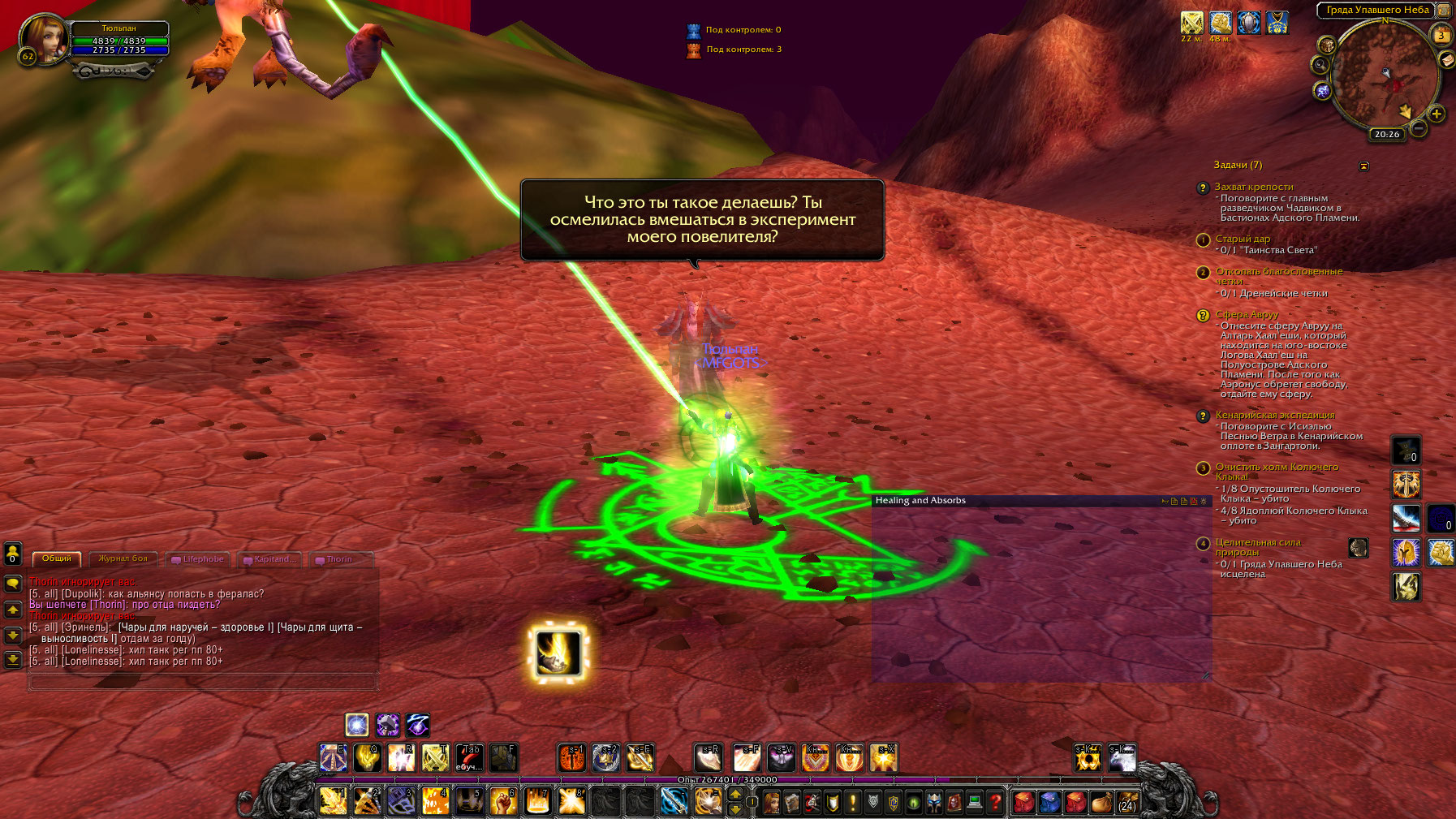Open the red question-mark help button
The width and height of the screenshot is (1456, 819).
tap(995, 803)
